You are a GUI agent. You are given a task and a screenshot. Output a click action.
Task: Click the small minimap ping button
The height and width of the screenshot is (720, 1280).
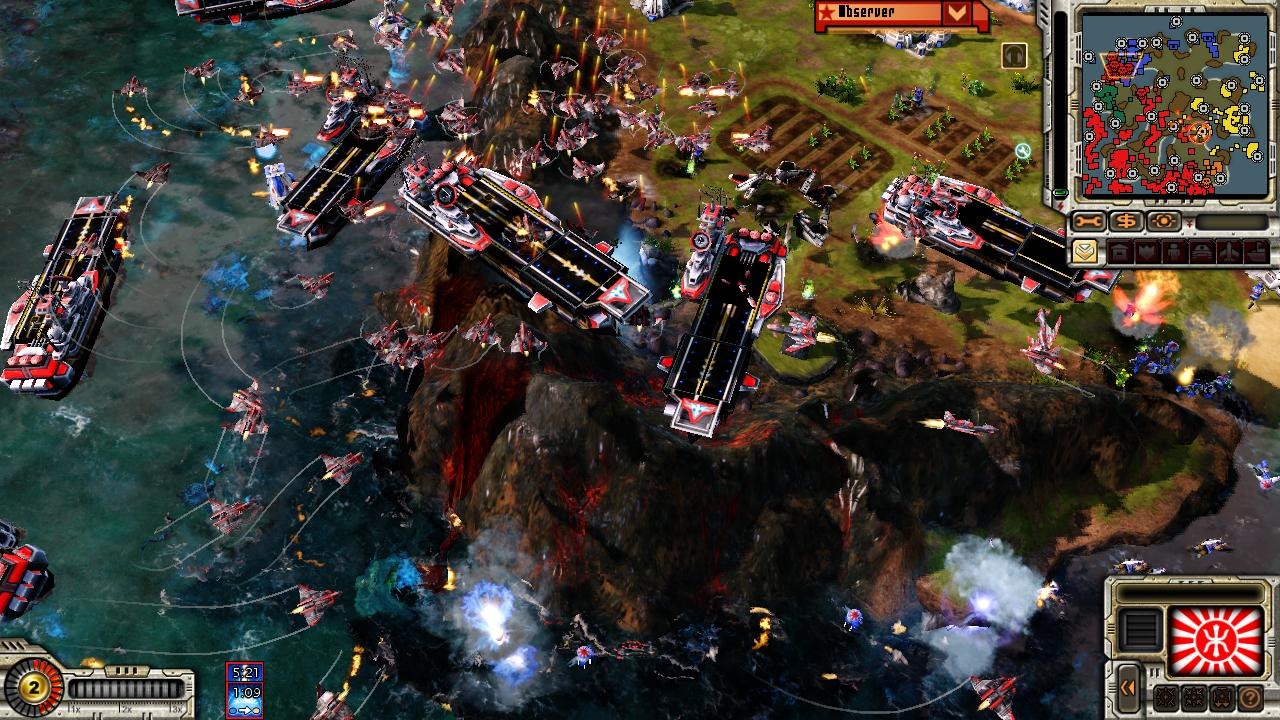pyautogui.click(x=1014, y=55)
